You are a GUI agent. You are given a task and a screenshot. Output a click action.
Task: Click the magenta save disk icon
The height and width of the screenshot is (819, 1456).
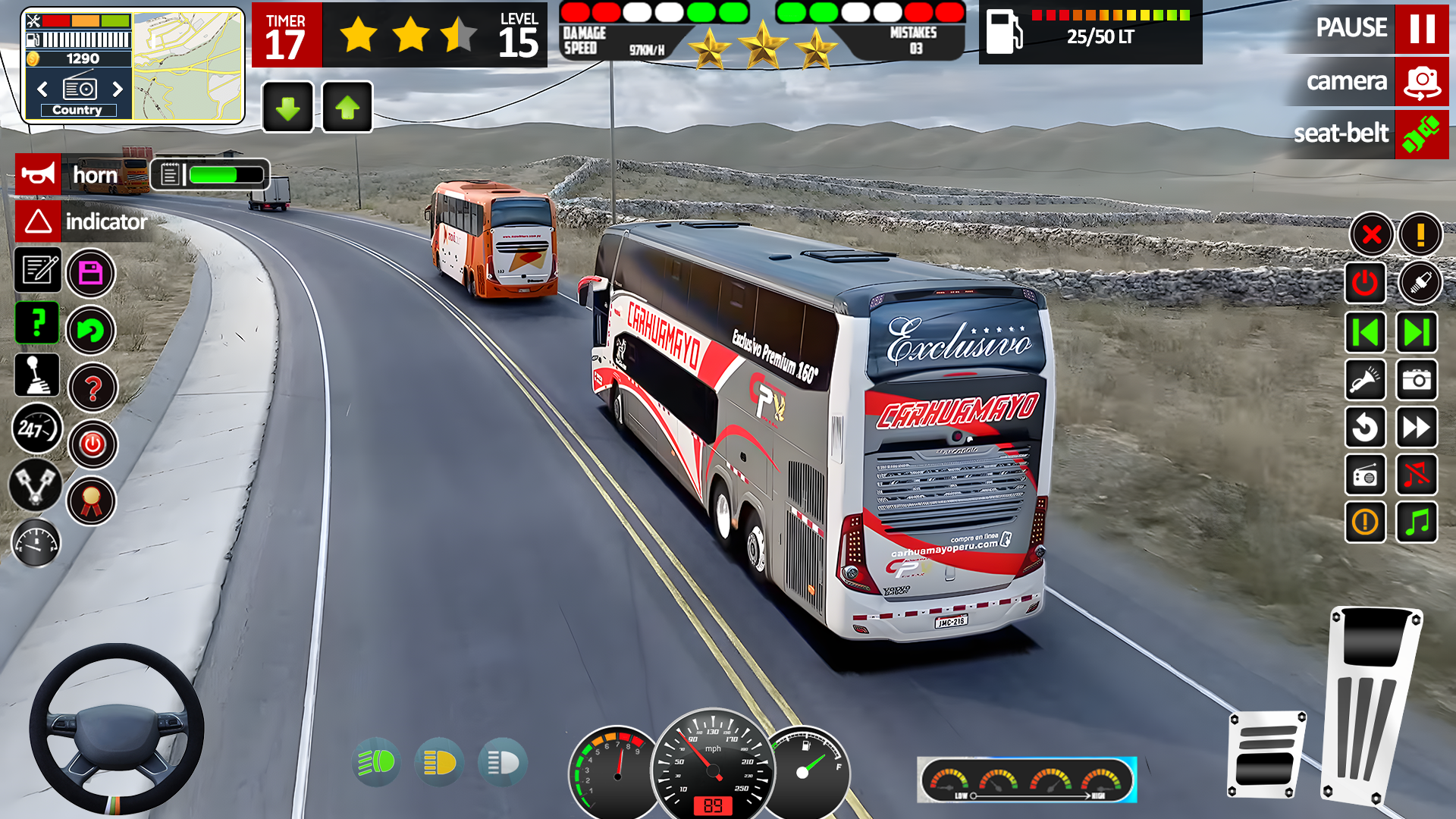91,271
